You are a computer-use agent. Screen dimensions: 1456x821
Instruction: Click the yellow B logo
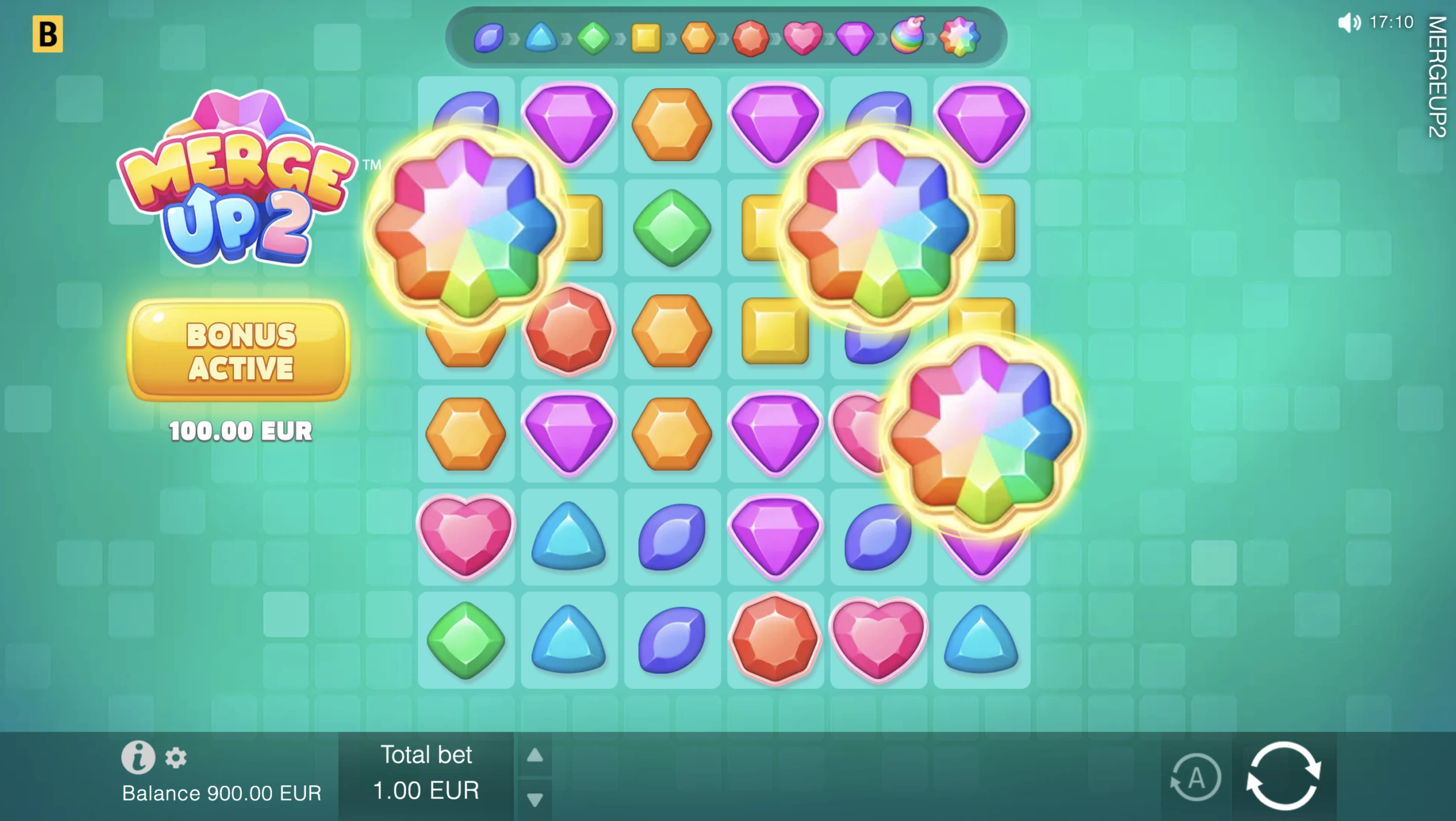[48, 34]
